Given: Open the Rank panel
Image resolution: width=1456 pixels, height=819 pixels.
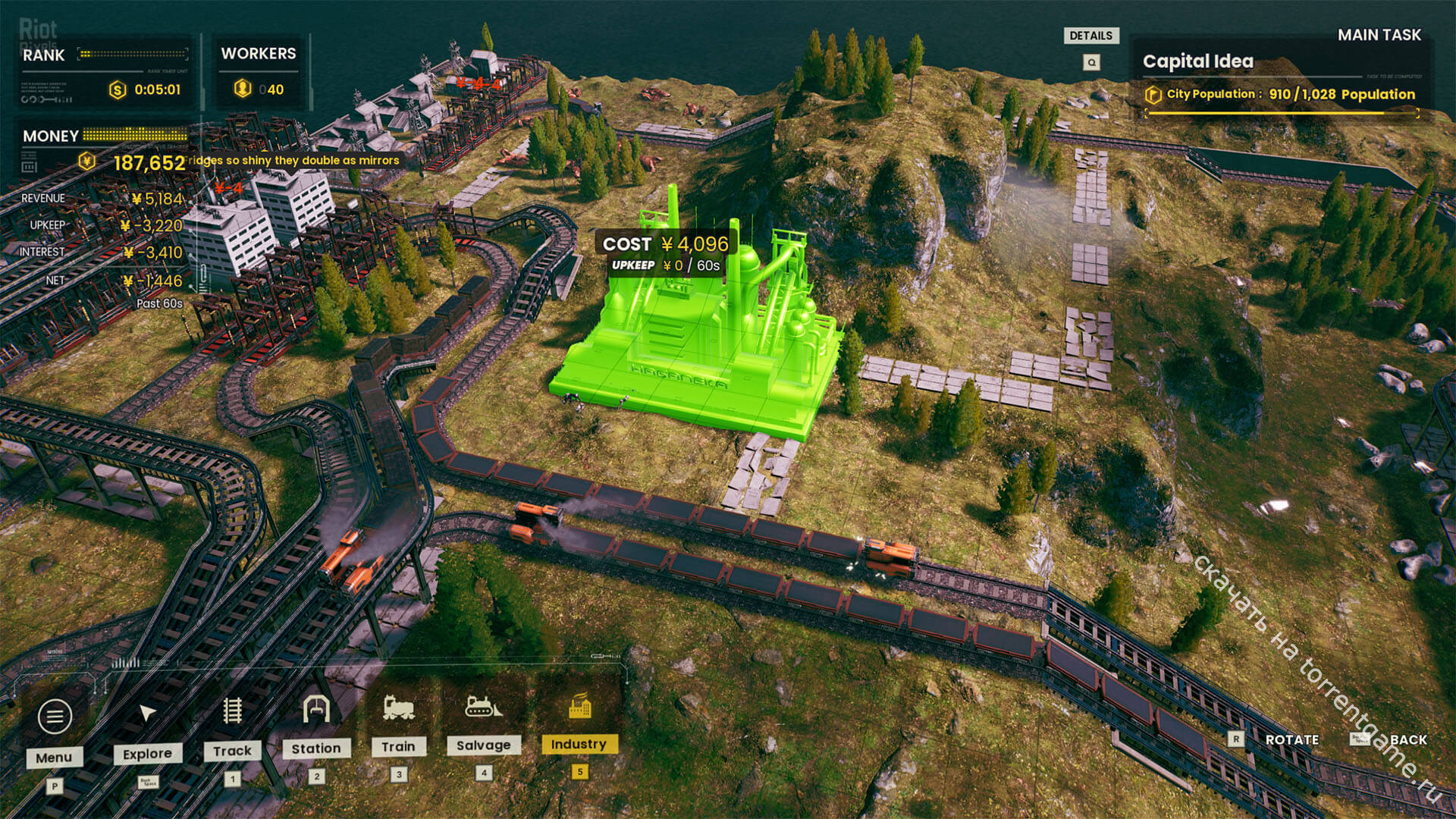Looking at the screenshot, I should pyautogui.click(x=43, y=55).
